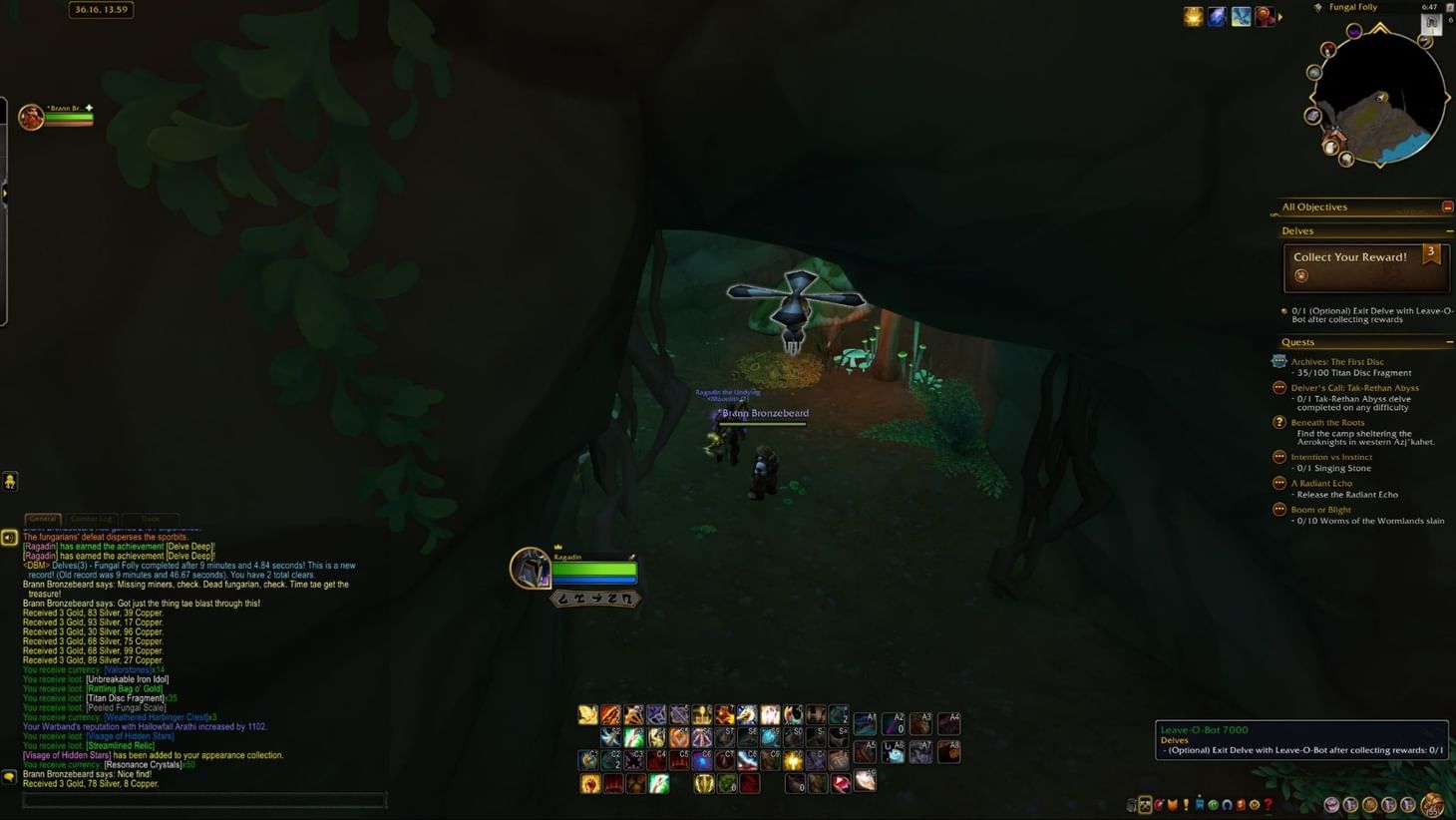Open the Character Info micro menu icon

[x=1132, y=804]
